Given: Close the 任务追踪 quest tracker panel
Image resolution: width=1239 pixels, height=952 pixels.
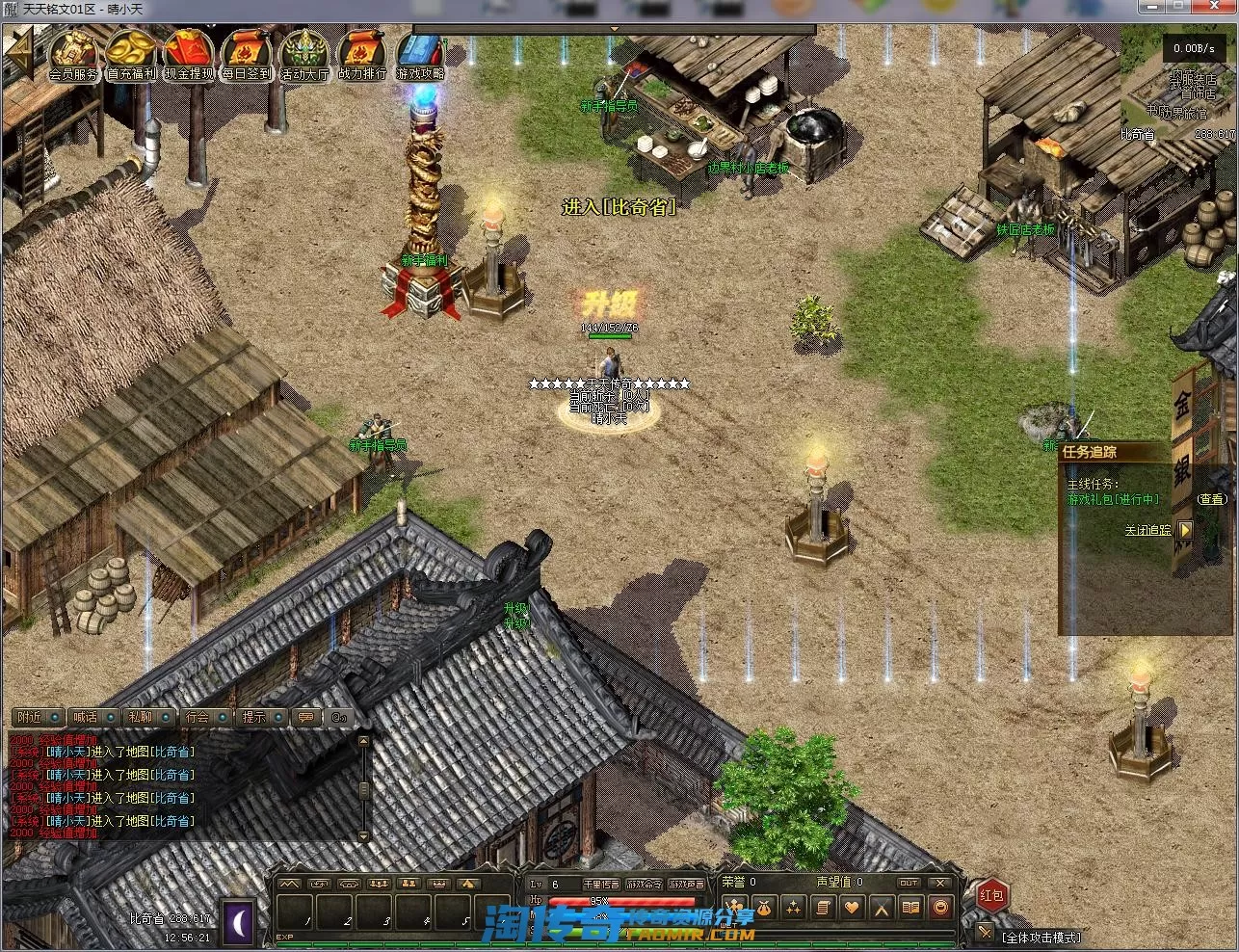Looking at the screenshot, I should [x=1185, y=530].
